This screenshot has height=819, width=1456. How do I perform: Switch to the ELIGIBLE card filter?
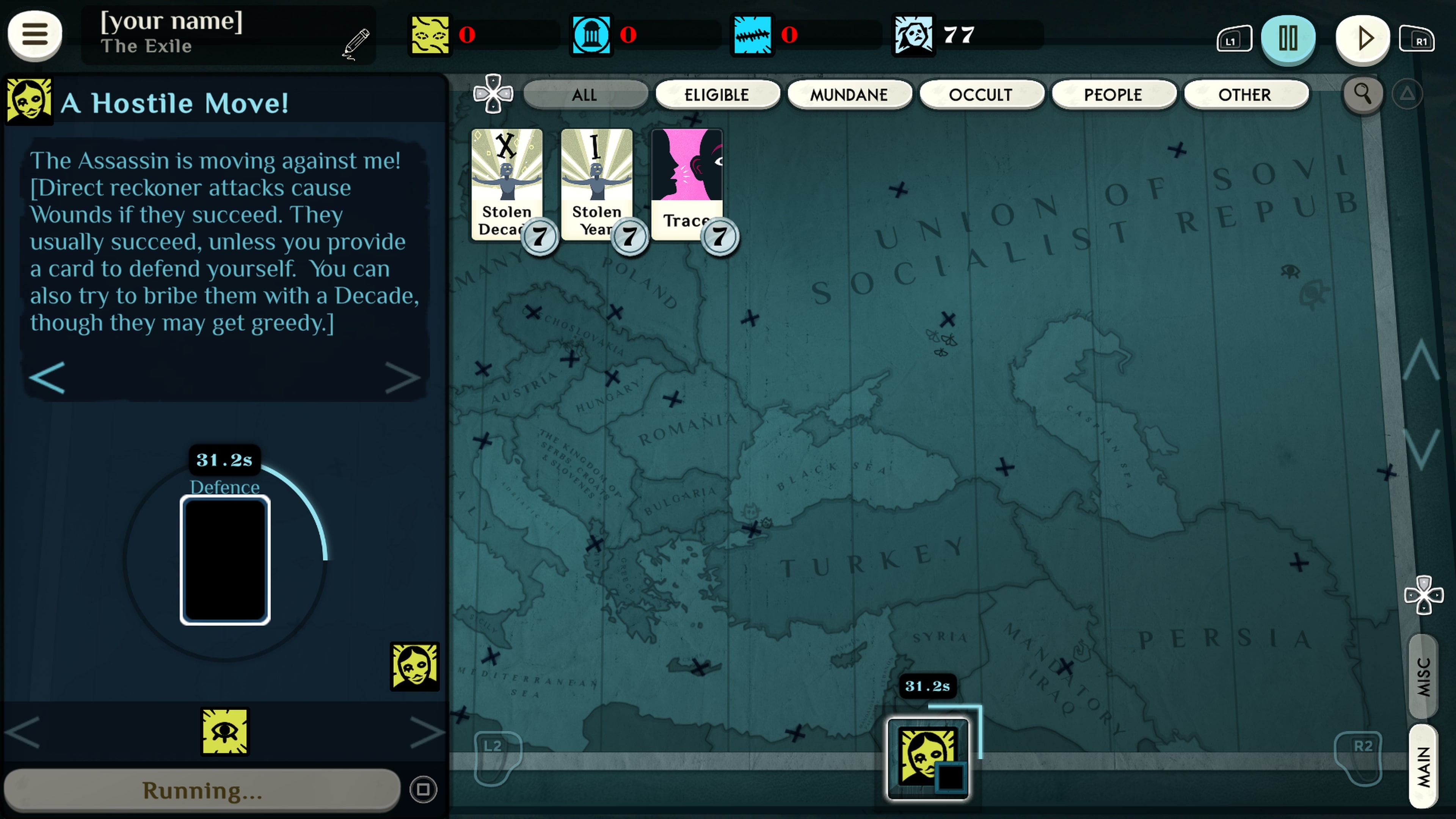[717, 94]
